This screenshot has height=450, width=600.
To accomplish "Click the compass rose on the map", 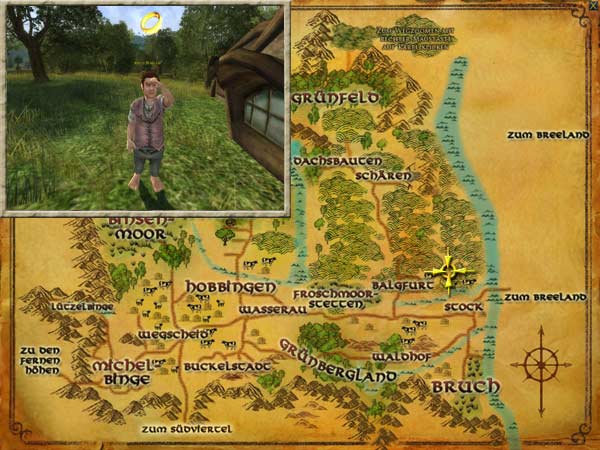I will point(541,365).
